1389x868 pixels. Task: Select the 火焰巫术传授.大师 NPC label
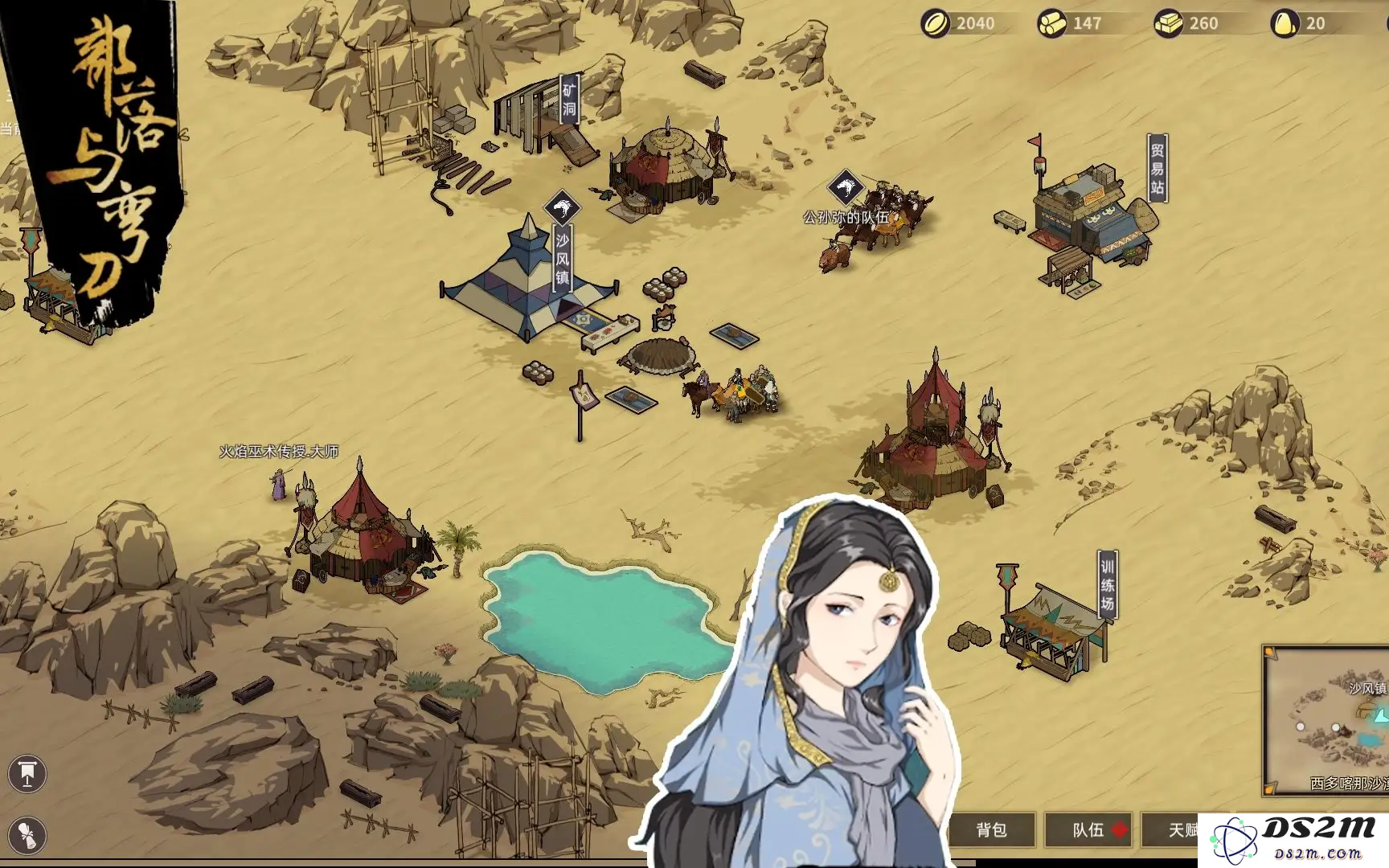(279, 452)
